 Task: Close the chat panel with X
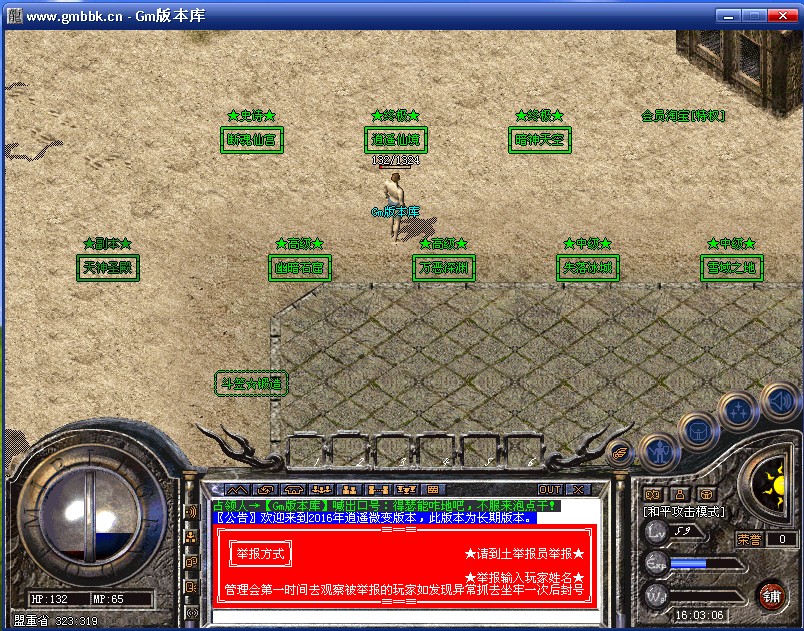click(x=579, y=489)
